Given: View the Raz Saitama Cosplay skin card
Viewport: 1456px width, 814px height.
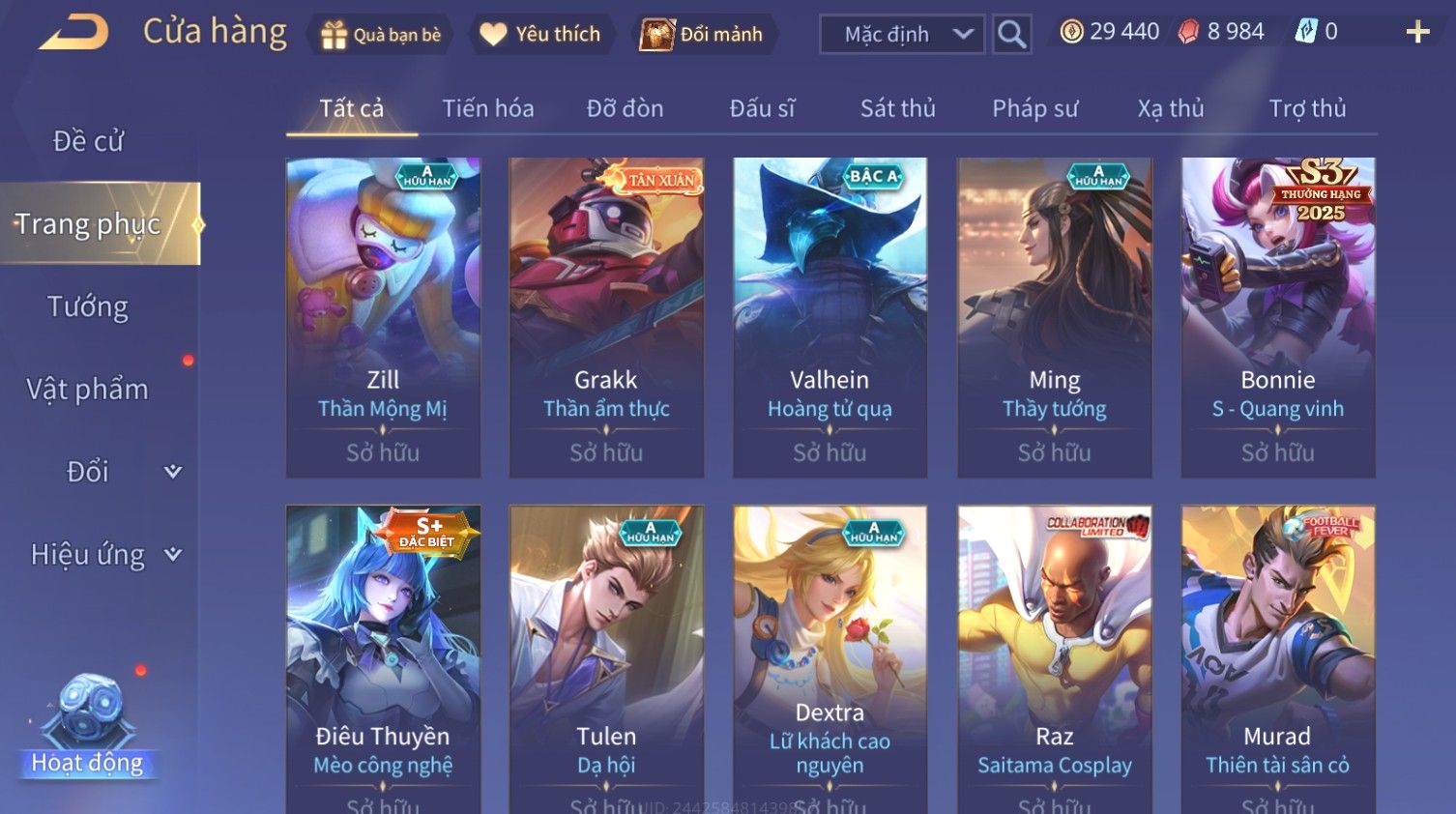Looking at the screenshot, I should pyautogui.click(x=1054, y=657).
